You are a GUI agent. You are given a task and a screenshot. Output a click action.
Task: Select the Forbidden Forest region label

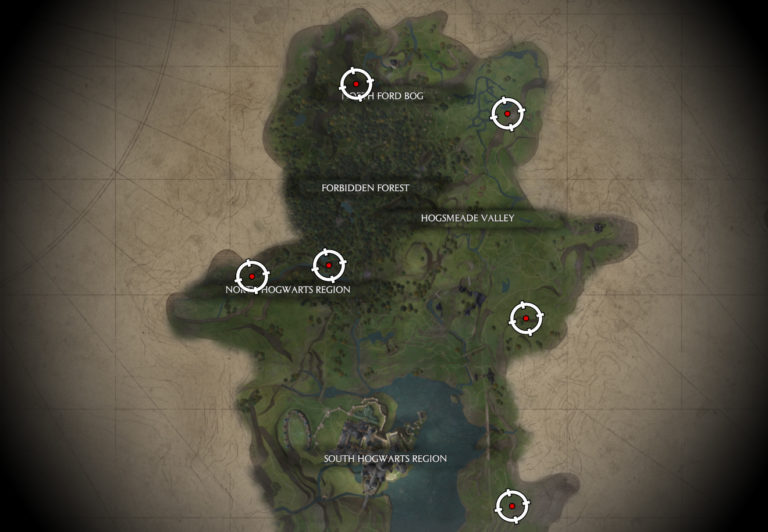point(365,188)
